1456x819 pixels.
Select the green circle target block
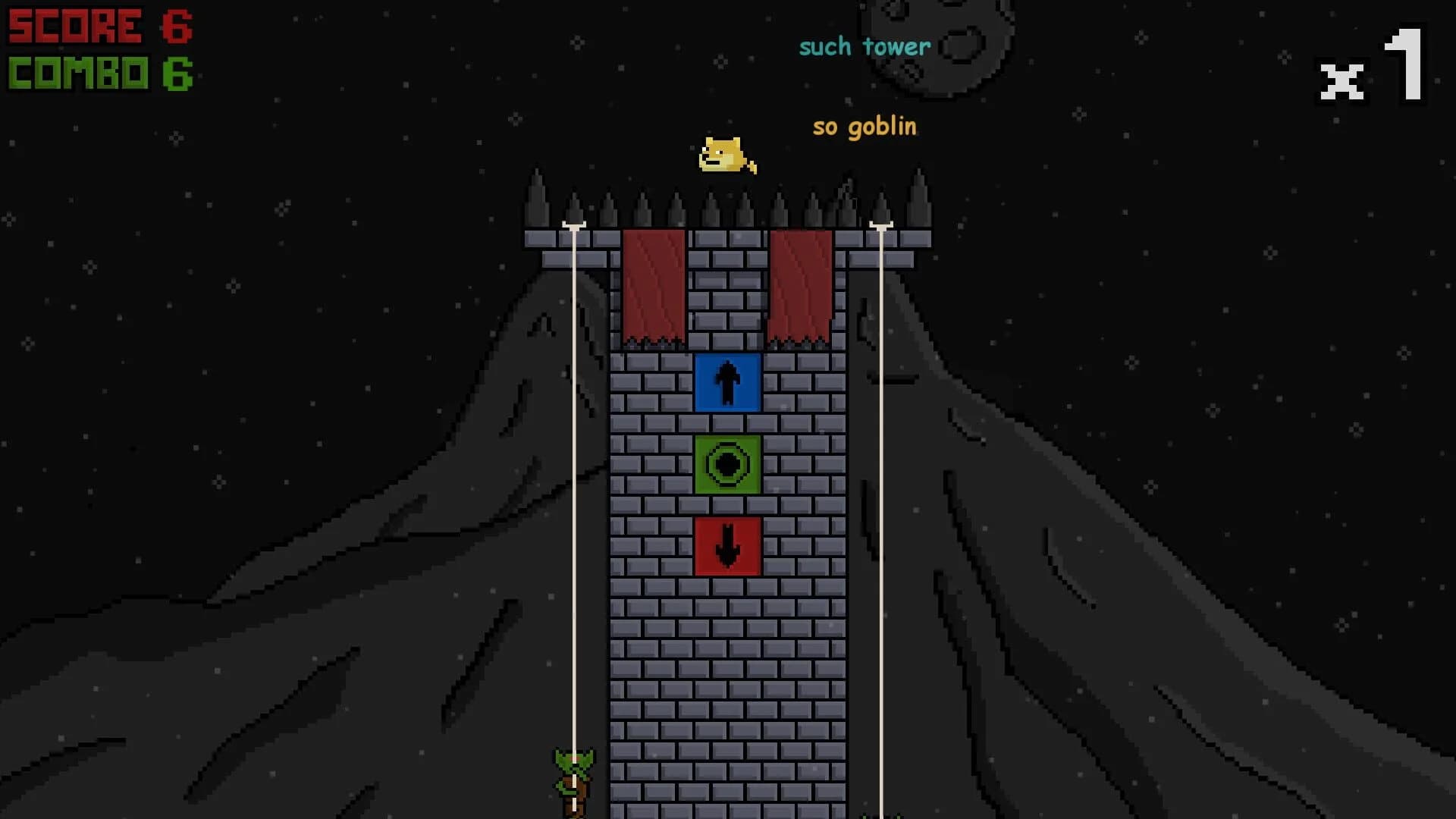point(727,466)
